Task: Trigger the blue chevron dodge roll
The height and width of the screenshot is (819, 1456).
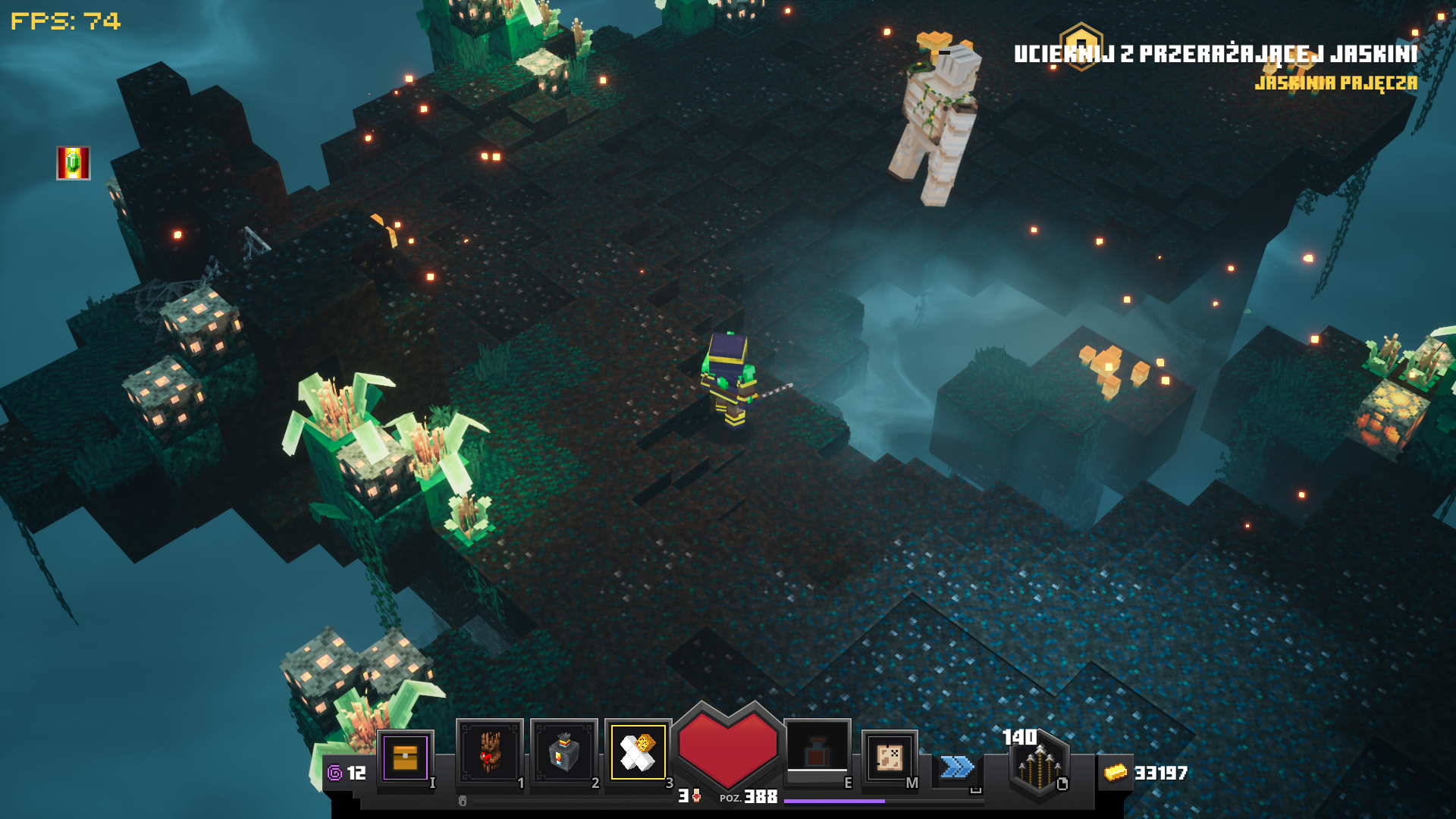Action: click(957, 767)
